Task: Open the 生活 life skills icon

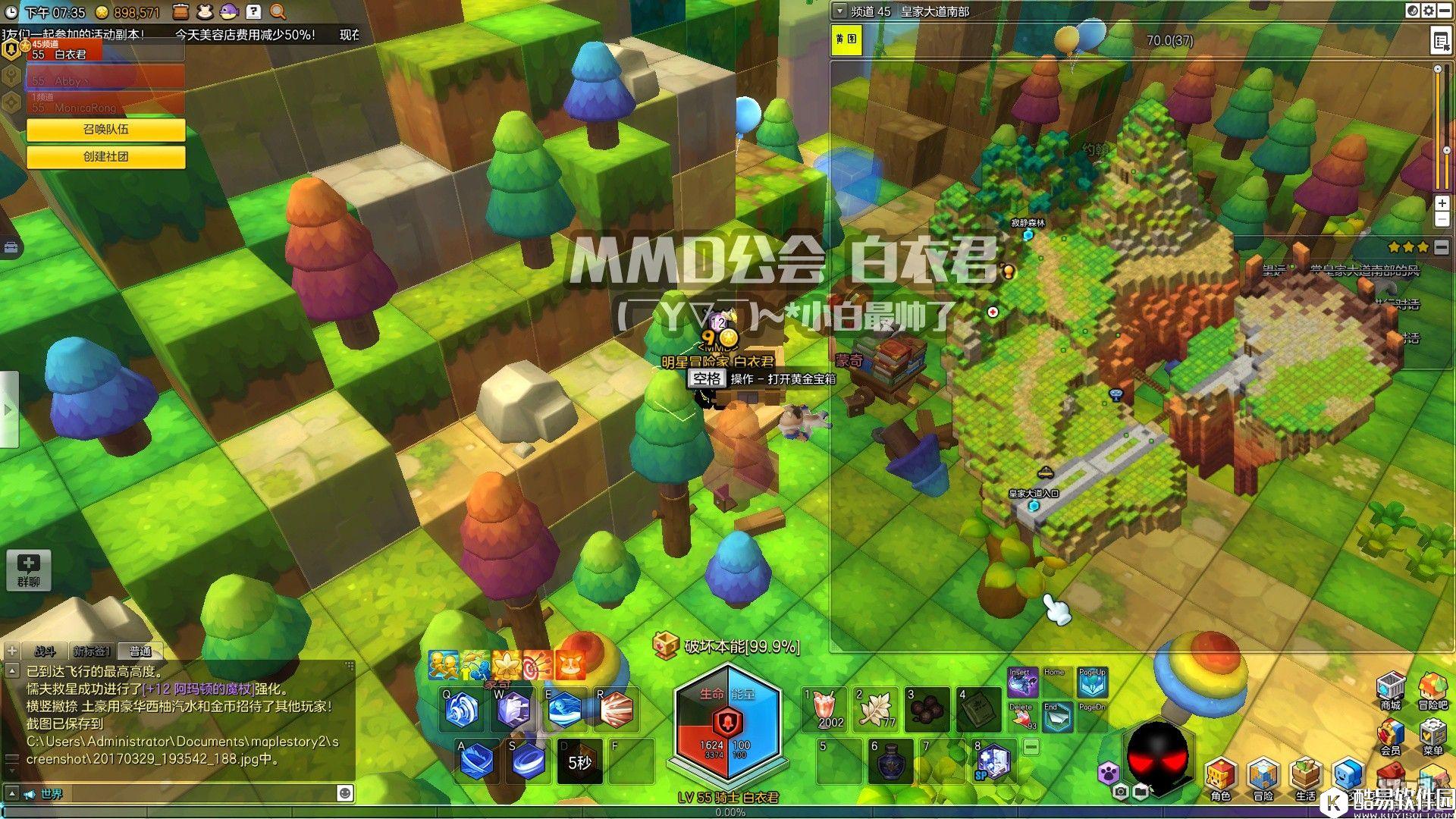Action: [x=1305, y=779]
